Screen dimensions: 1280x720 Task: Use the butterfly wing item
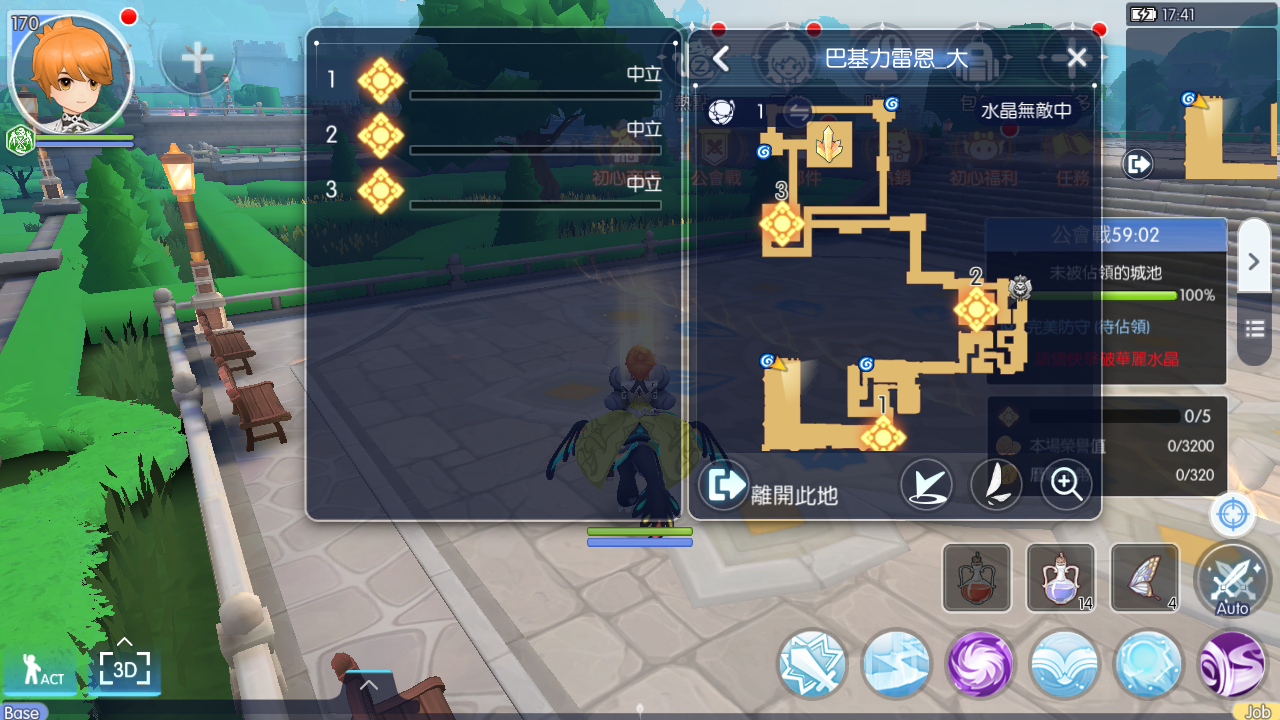(1144, 578)
